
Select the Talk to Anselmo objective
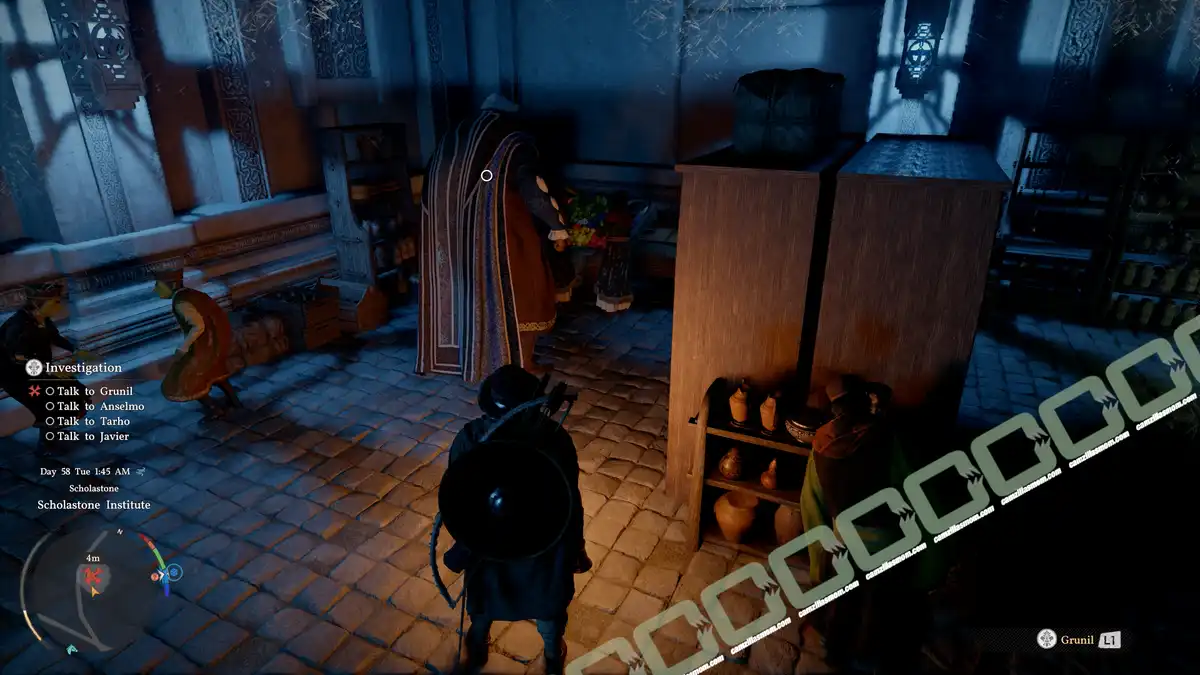(100, 406)
